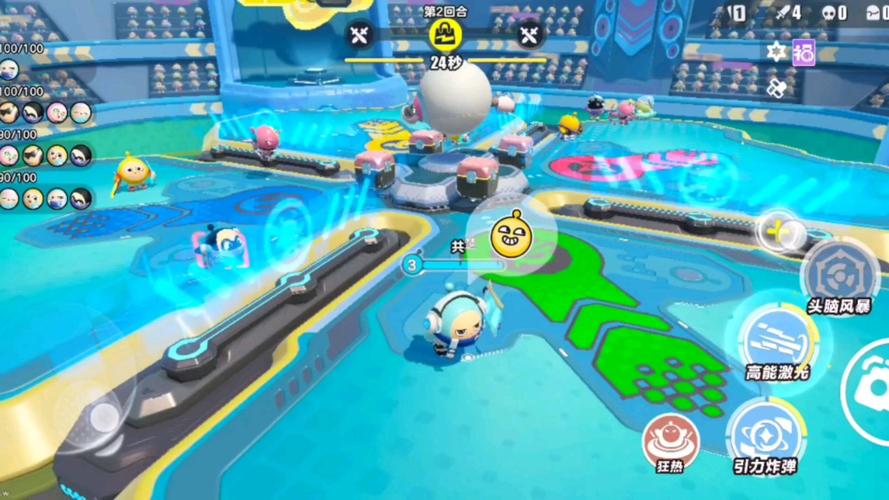
Task: Open the purple 福 bonus icon
Action: (804, 52)
